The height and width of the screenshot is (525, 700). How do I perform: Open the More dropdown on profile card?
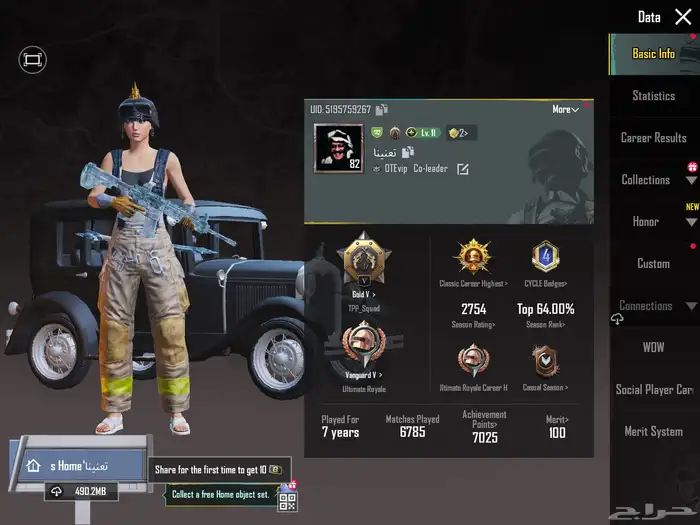[x=565, y=110]
